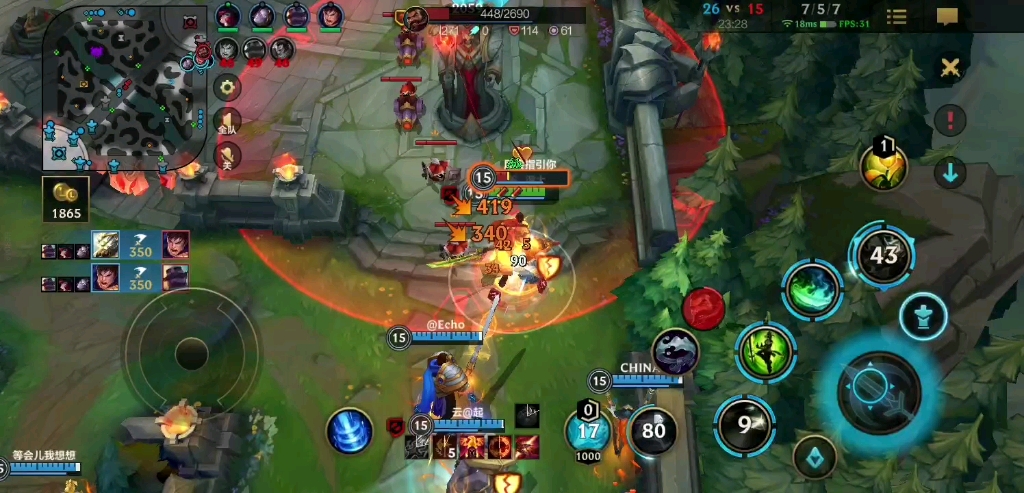Tap the main basic attack button

[x=878, y=390]
